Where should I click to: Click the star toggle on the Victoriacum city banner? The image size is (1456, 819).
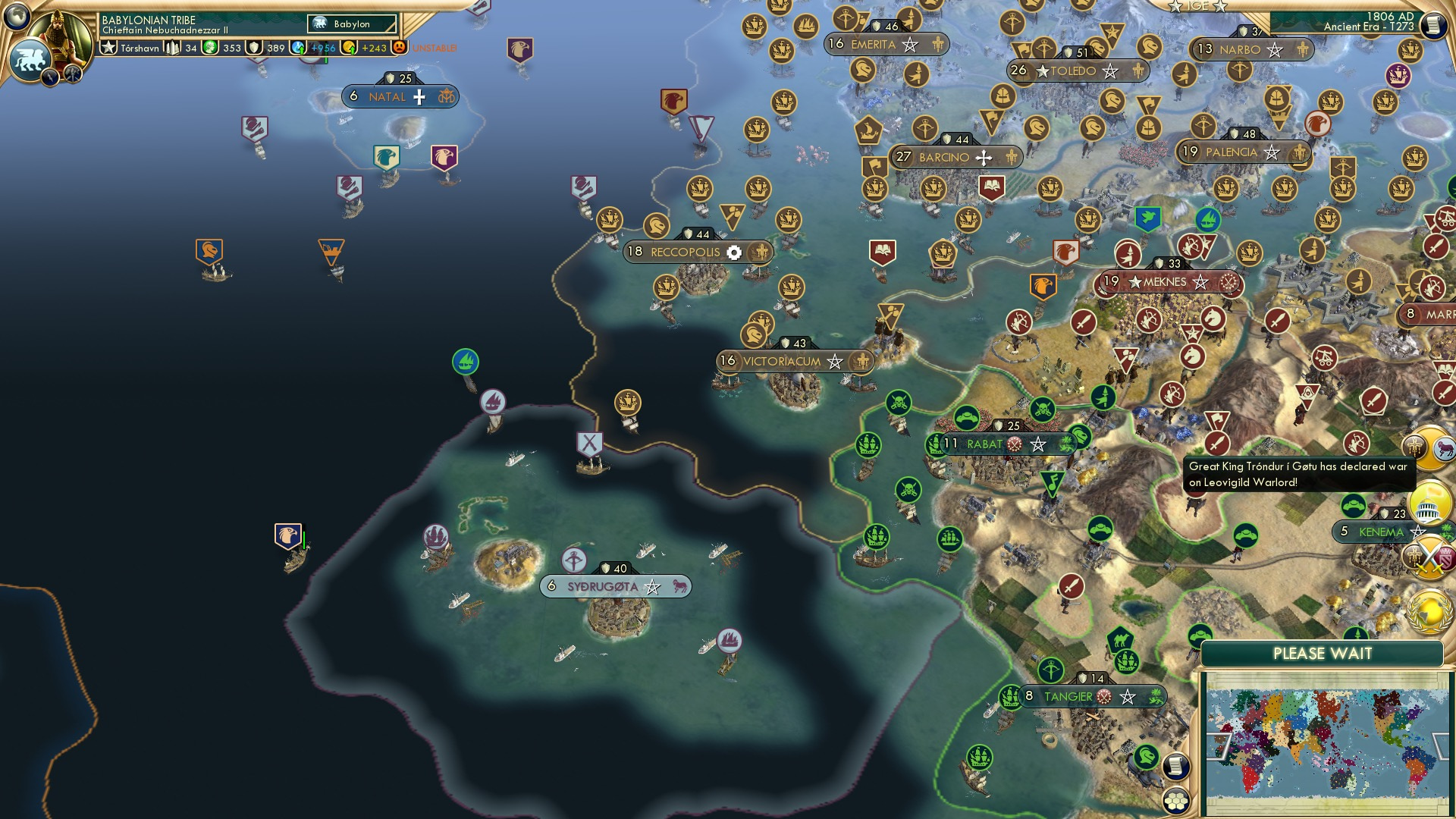coord(834,362)
